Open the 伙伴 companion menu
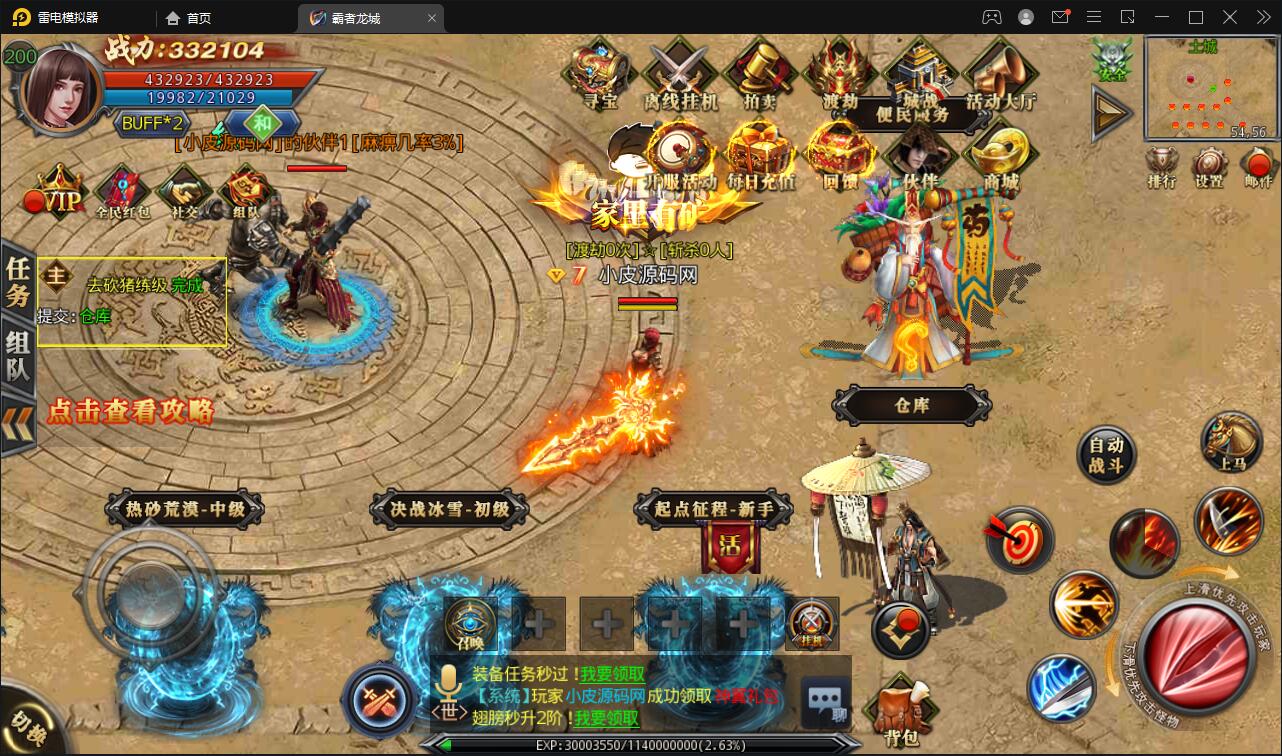 coord(920,155)
